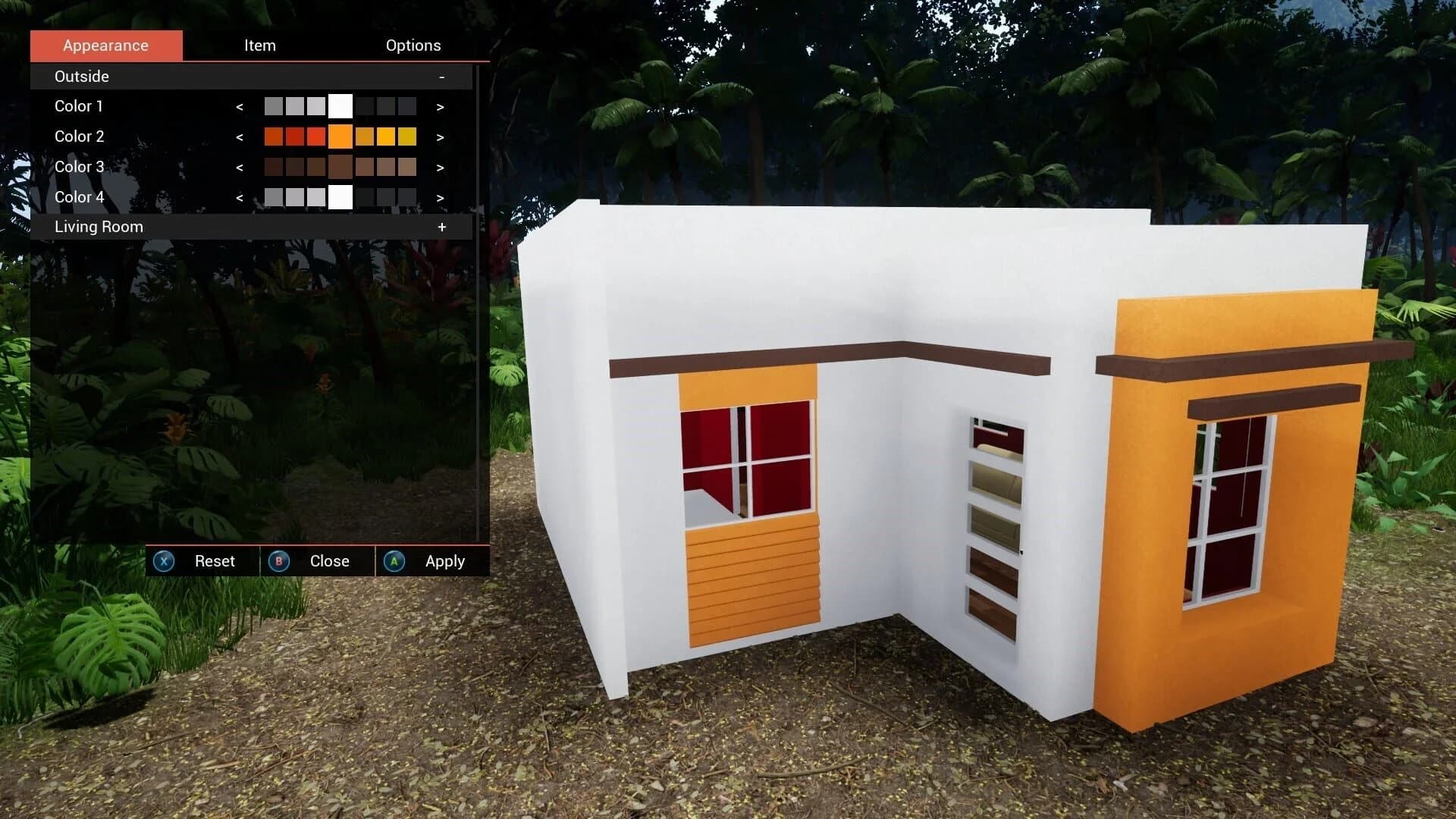The image size is (1456, 819).
Task: Choose the white swatch in Color 4 row
Action: click(340, 197)
